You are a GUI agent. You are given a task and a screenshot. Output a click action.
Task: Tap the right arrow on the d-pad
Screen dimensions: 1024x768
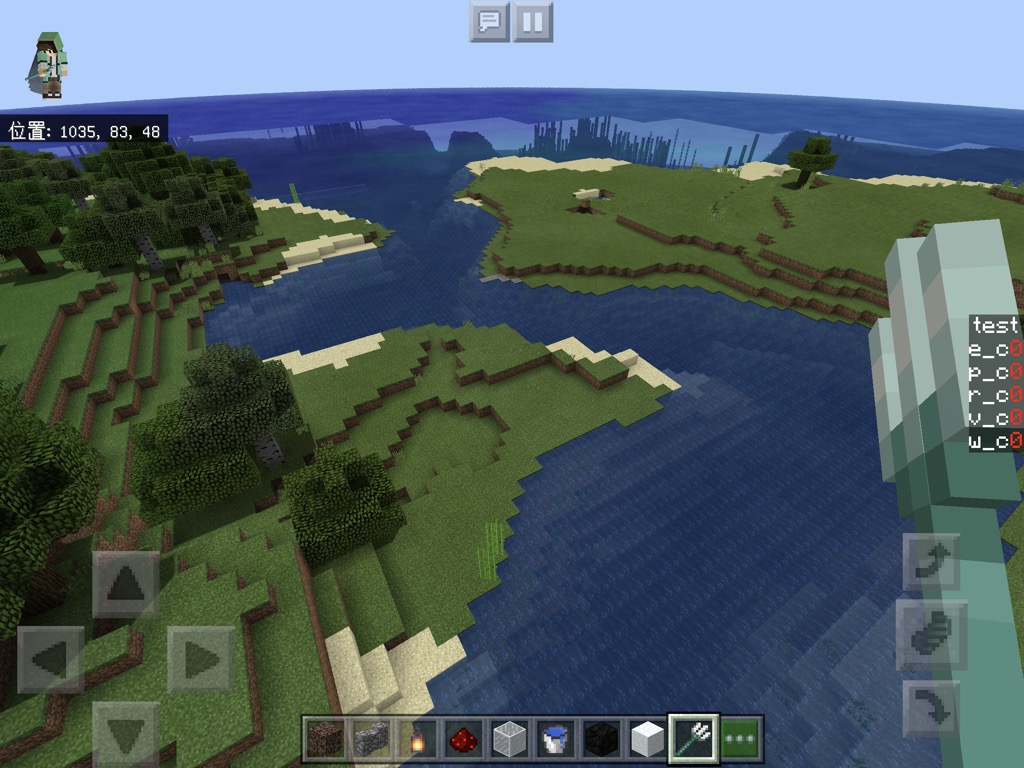tap(200, 659)
